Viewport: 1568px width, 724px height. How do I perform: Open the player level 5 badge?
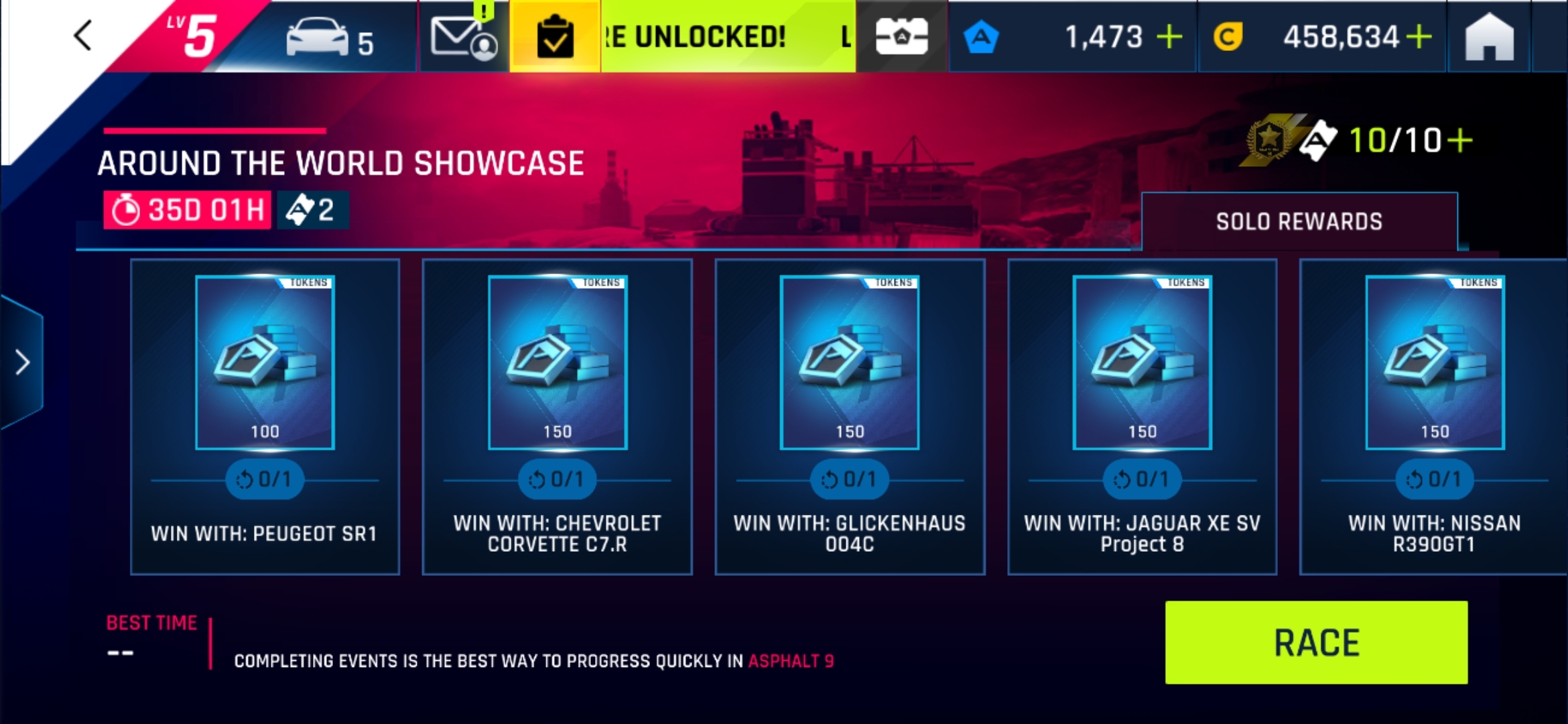point(191,36)
